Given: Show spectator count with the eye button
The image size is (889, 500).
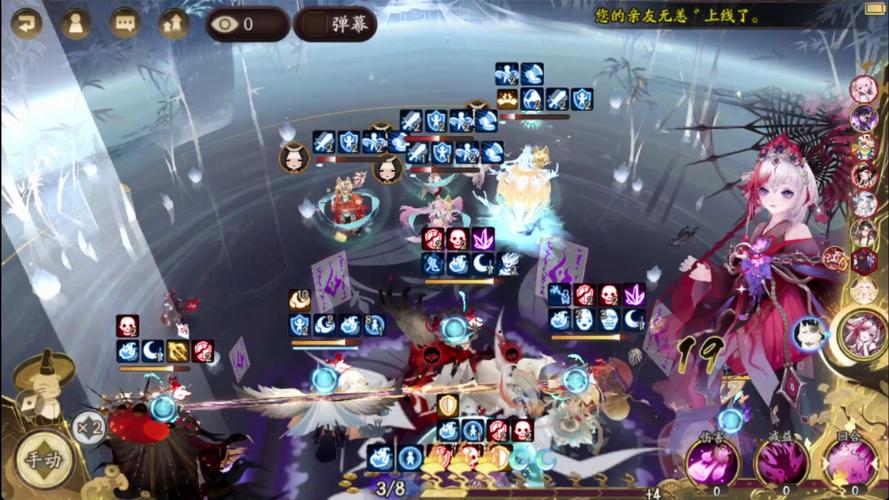Looking at the screenshot, I should (x=247, y=23).
